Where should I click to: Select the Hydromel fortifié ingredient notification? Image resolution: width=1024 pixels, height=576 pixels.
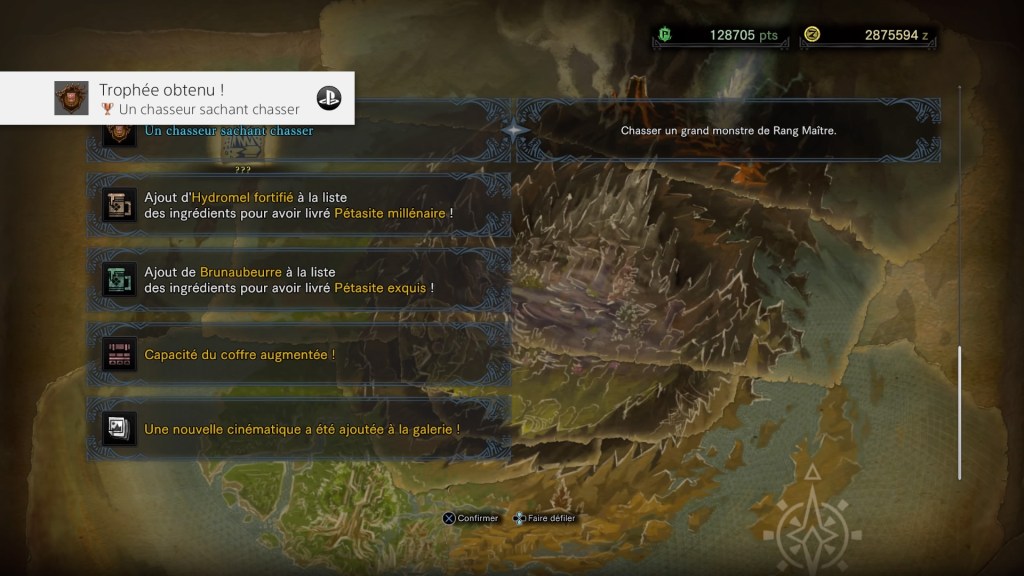(x=300, y=205)
